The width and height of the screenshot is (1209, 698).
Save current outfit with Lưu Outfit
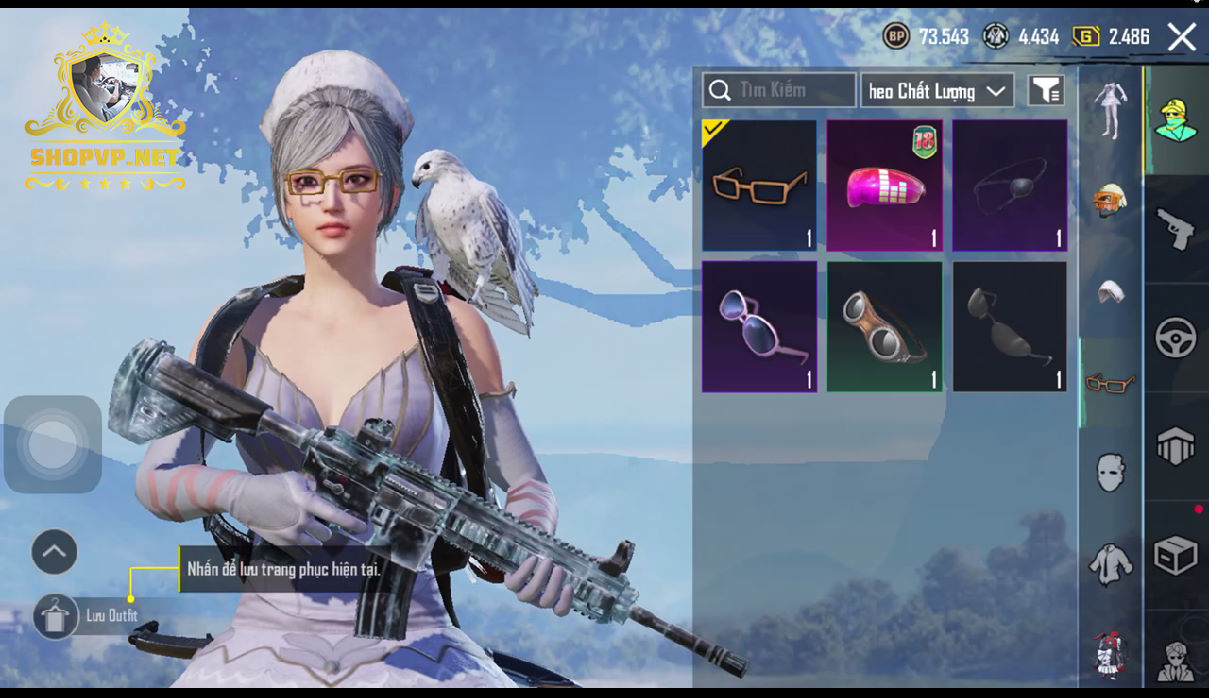(56, 616)
